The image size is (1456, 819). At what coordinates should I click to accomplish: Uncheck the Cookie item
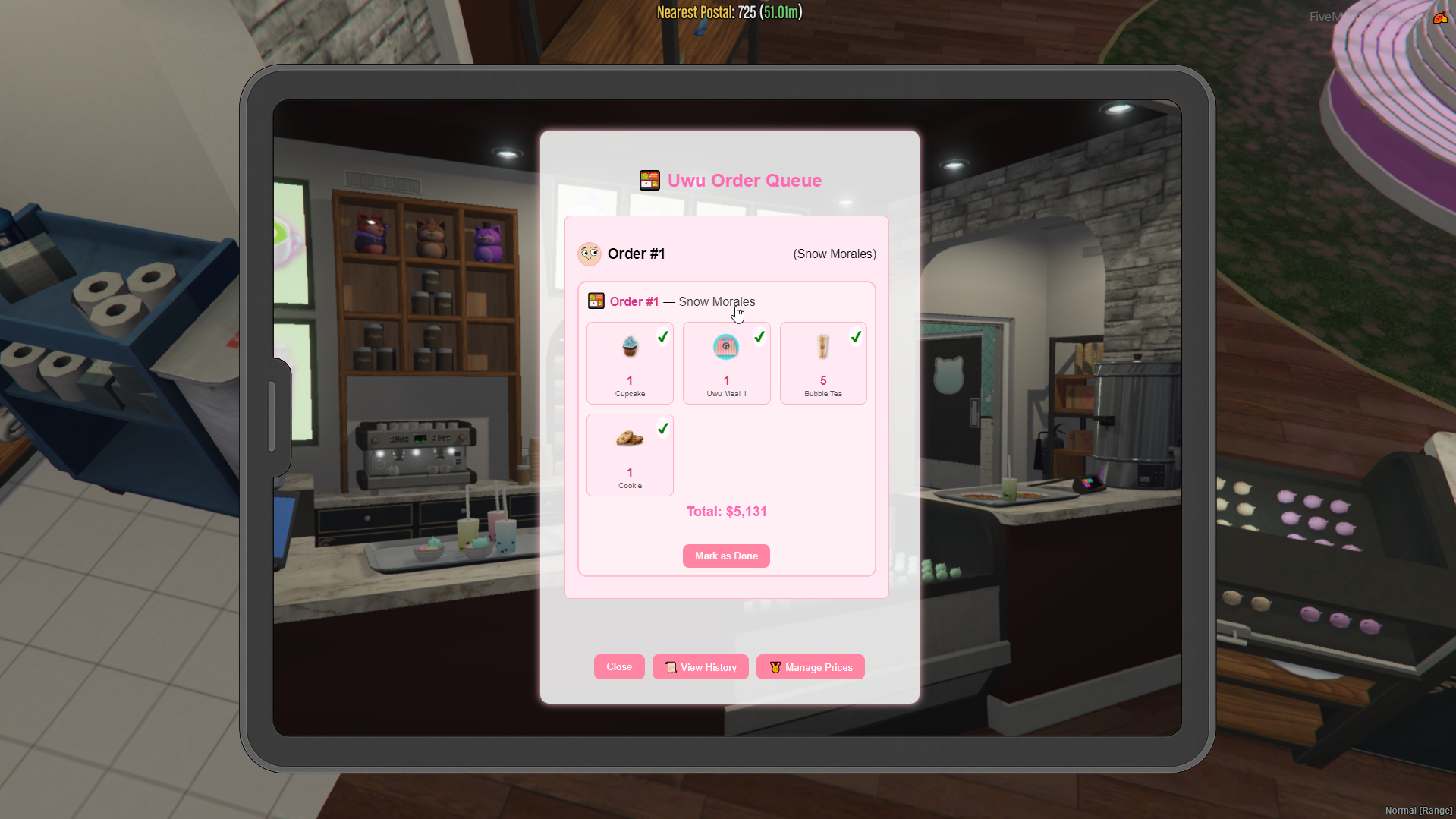click(662, 428)
